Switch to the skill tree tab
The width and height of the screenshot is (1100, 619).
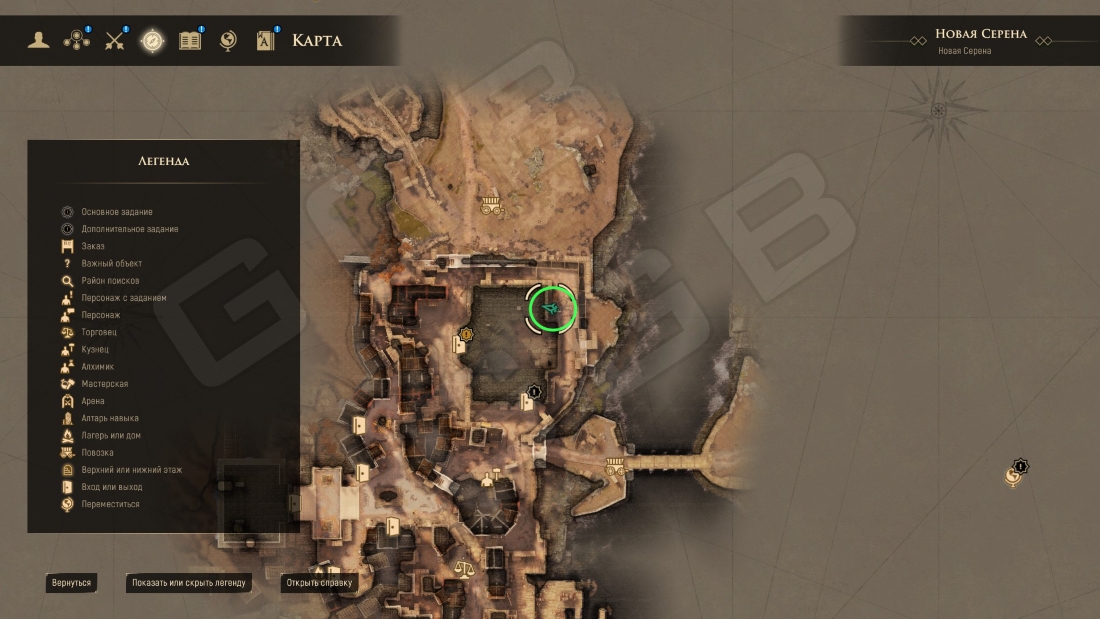pos(76,40)
